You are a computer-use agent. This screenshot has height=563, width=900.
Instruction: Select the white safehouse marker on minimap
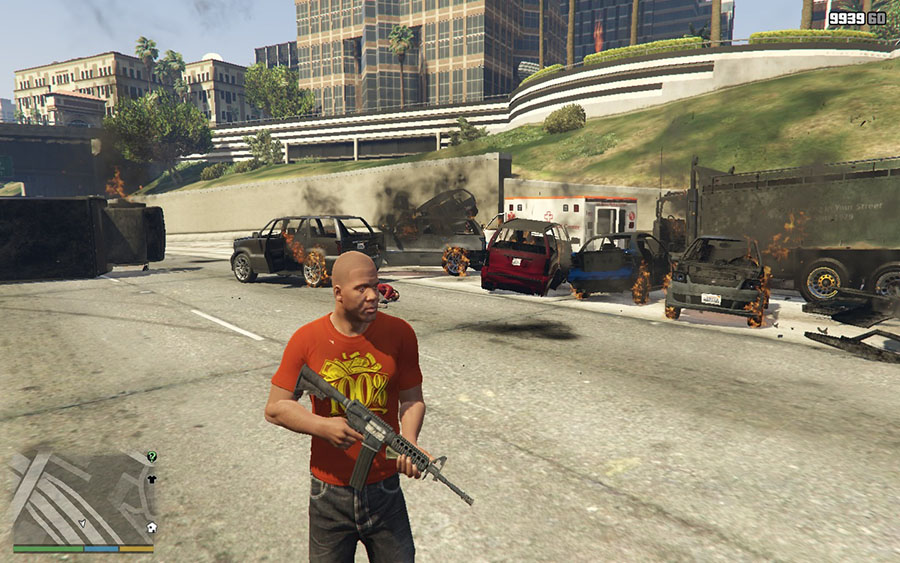pos(151,527)
